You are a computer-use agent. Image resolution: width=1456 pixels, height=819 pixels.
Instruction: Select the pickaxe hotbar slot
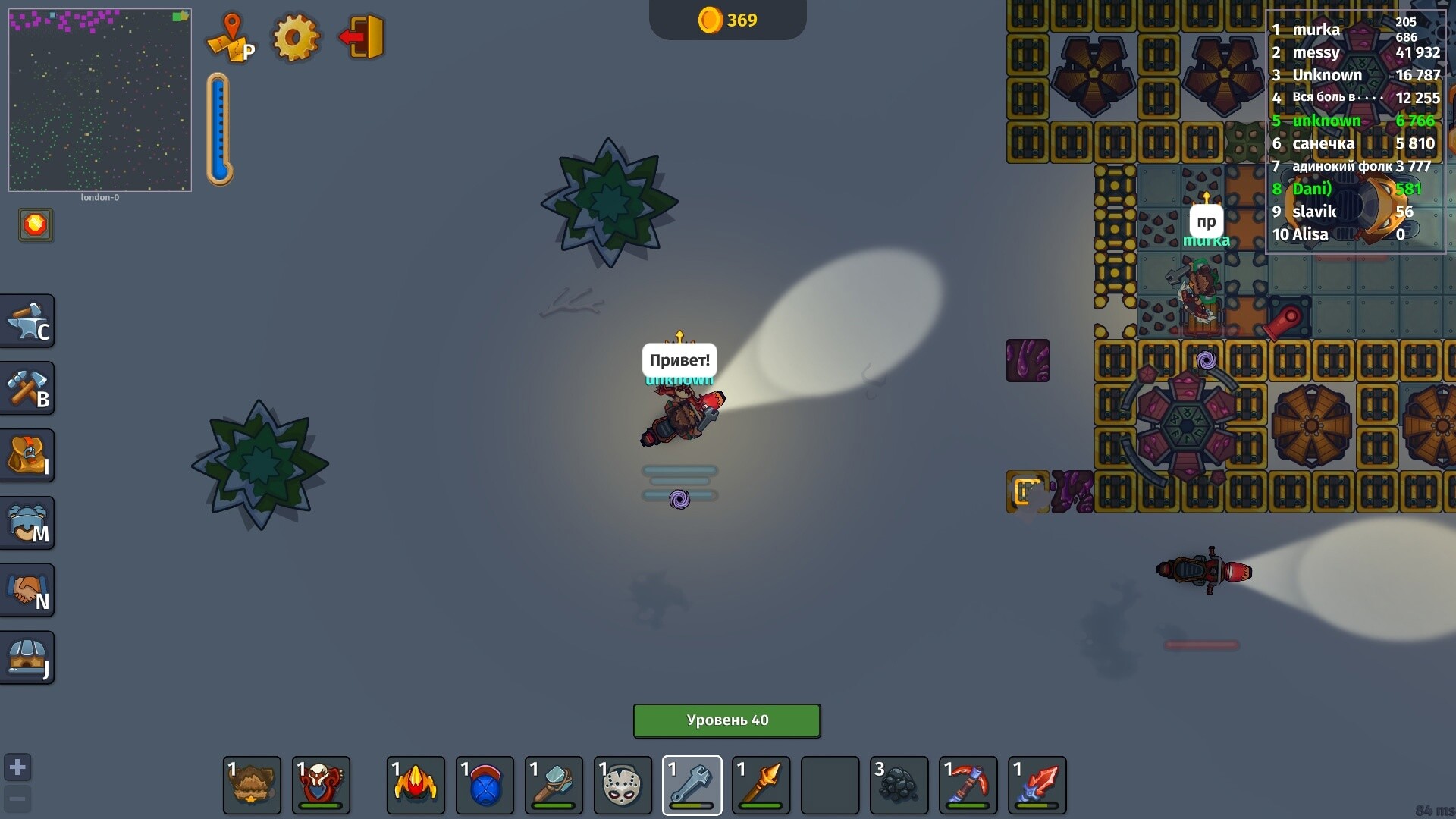[968, 785]
